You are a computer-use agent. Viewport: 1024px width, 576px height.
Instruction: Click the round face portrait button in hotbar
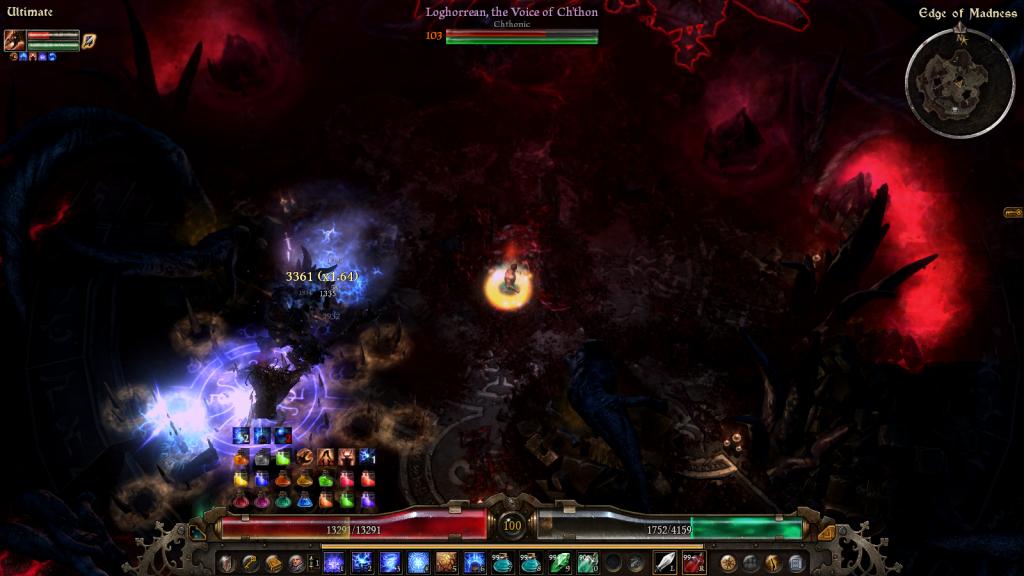(x=296, y=562)
